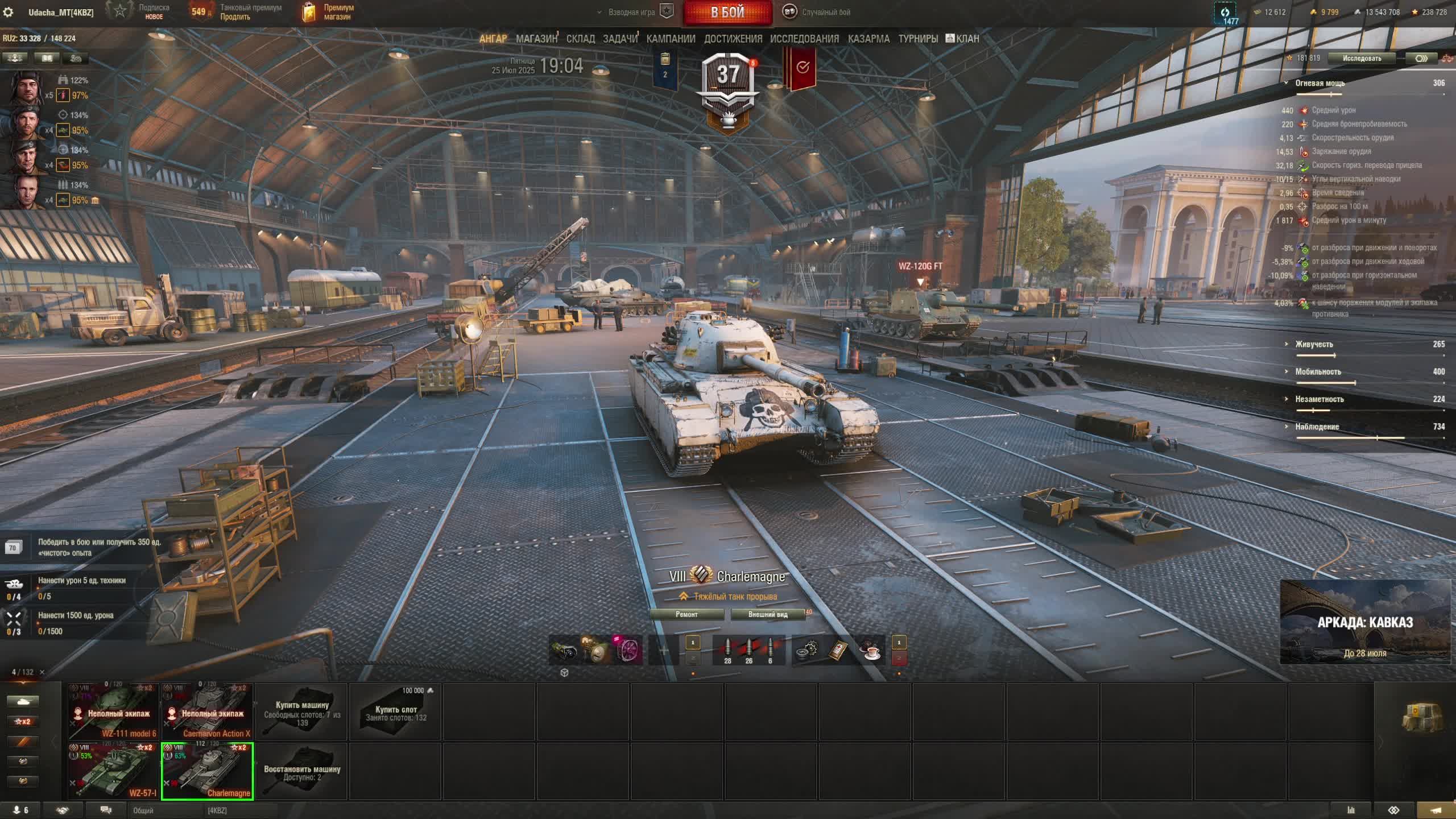The height and width of the screenshot is (819, 1456).
Task: Start battle with the В БОЙ button
Action: (727, 13)
